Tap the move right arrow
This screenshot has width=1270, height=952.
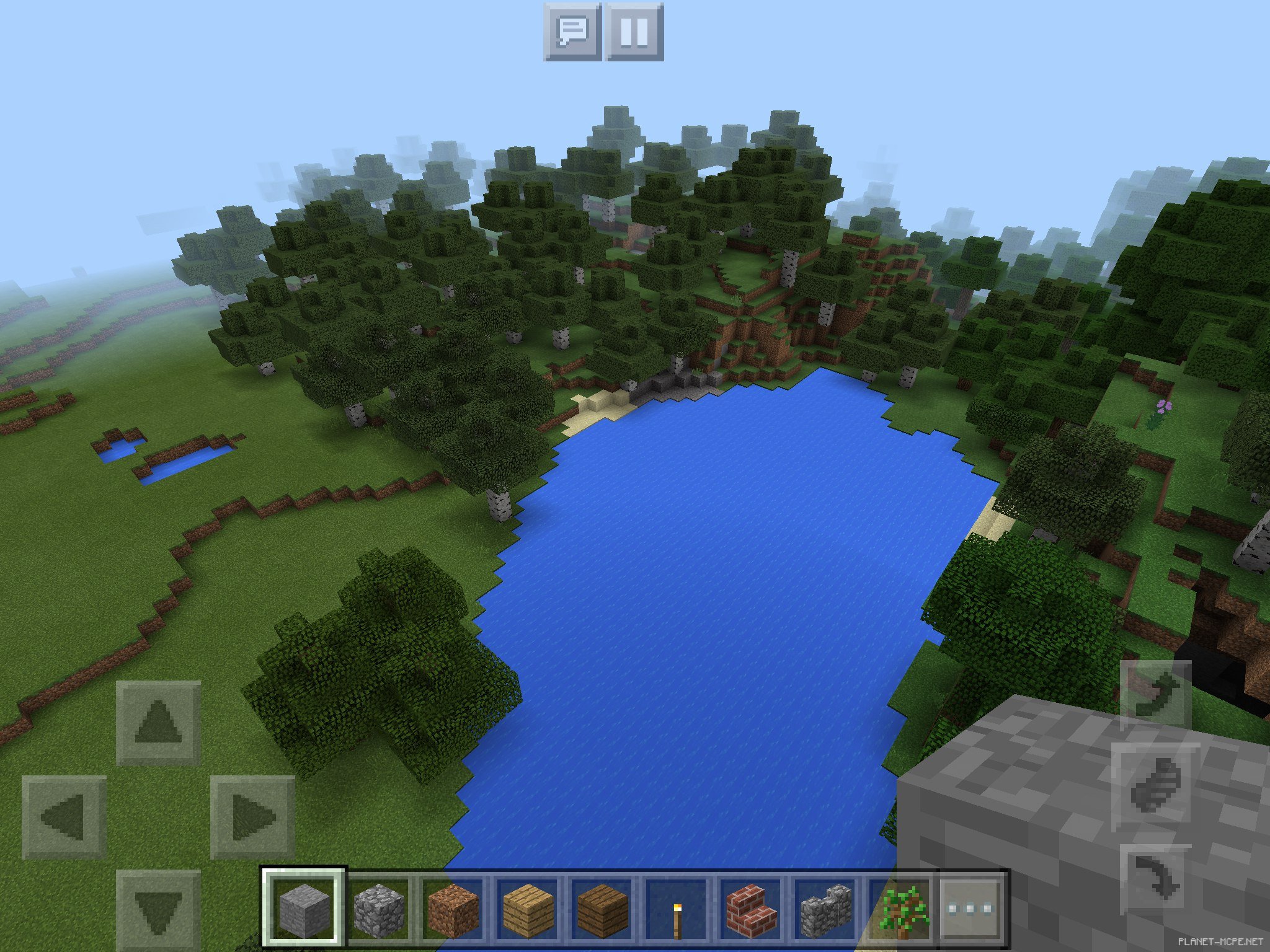(x=252, y=816)
